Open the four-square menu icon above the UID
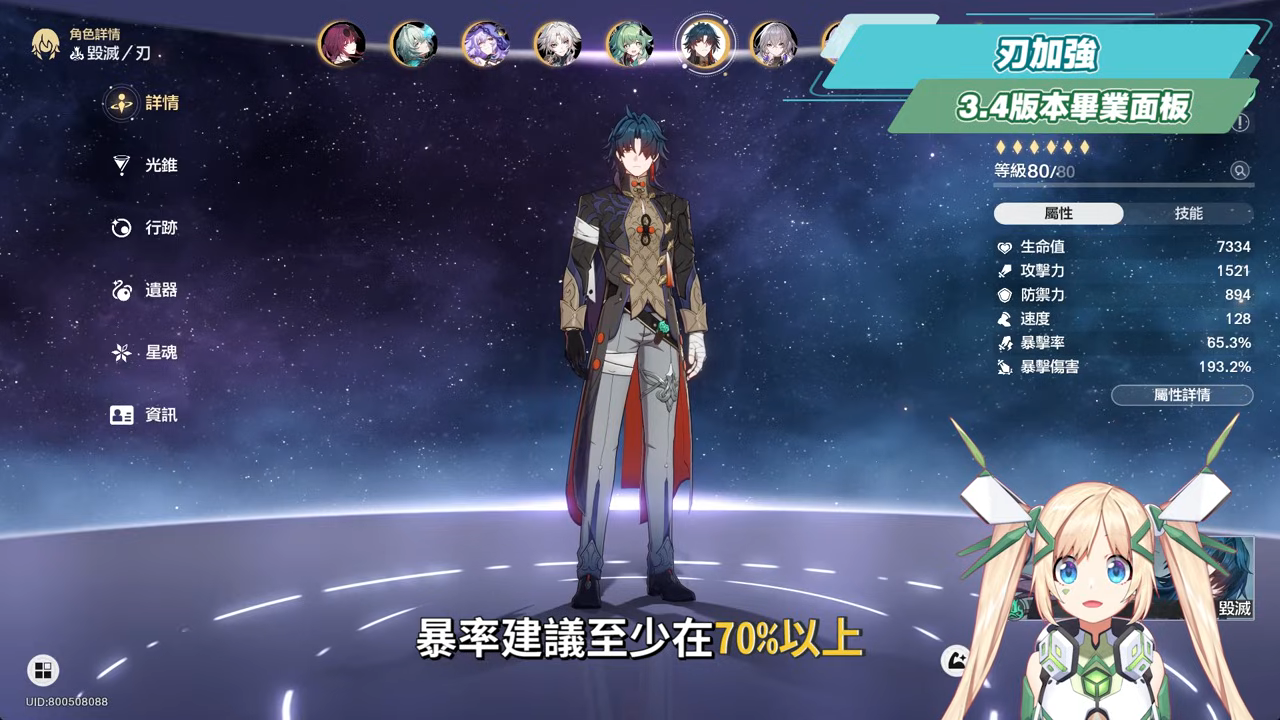Screen dimensions: 1280x720 tap(43, 670)
